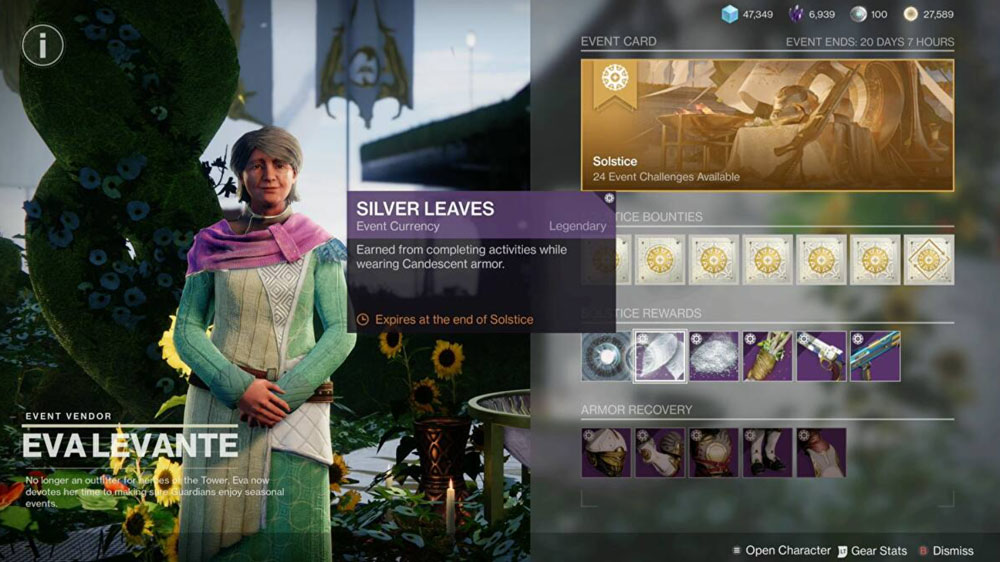Recover the leg armor boots
The width and height of the screenshot is (1000, 562).
point(768,453)
